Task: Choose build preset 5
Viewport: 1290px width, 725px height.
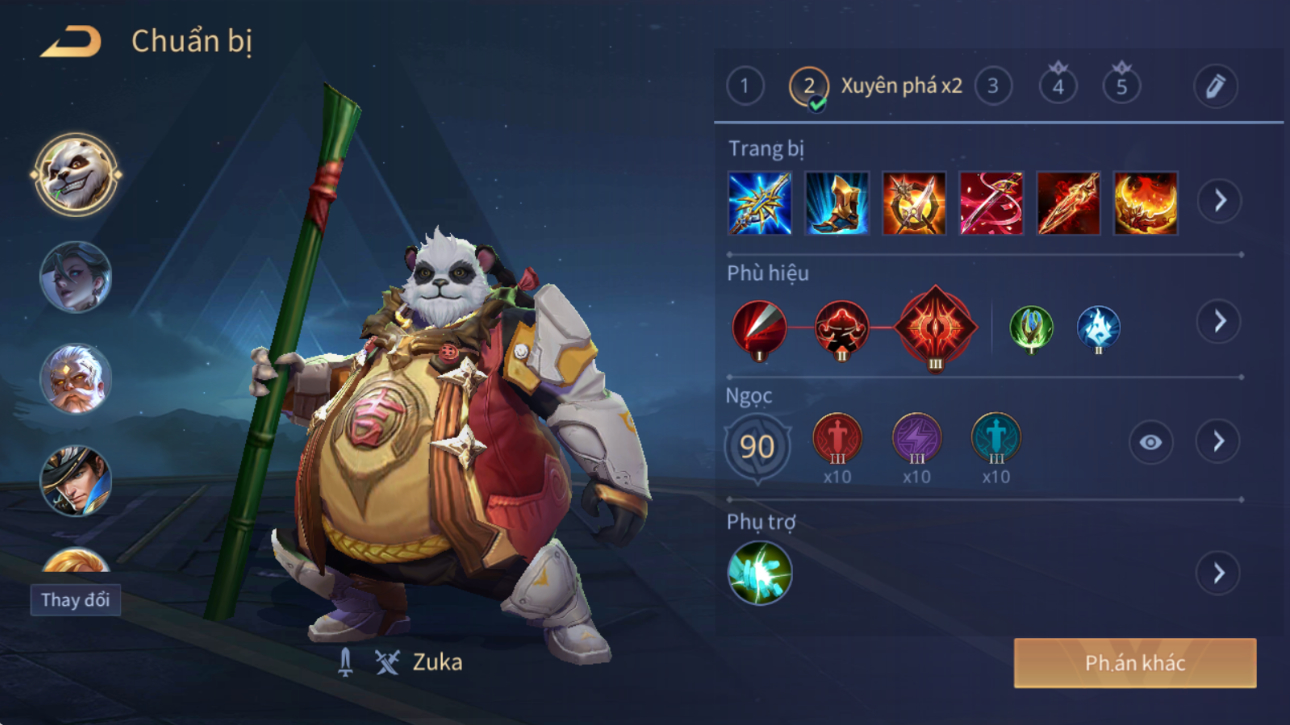Action: pos(1121,86)
